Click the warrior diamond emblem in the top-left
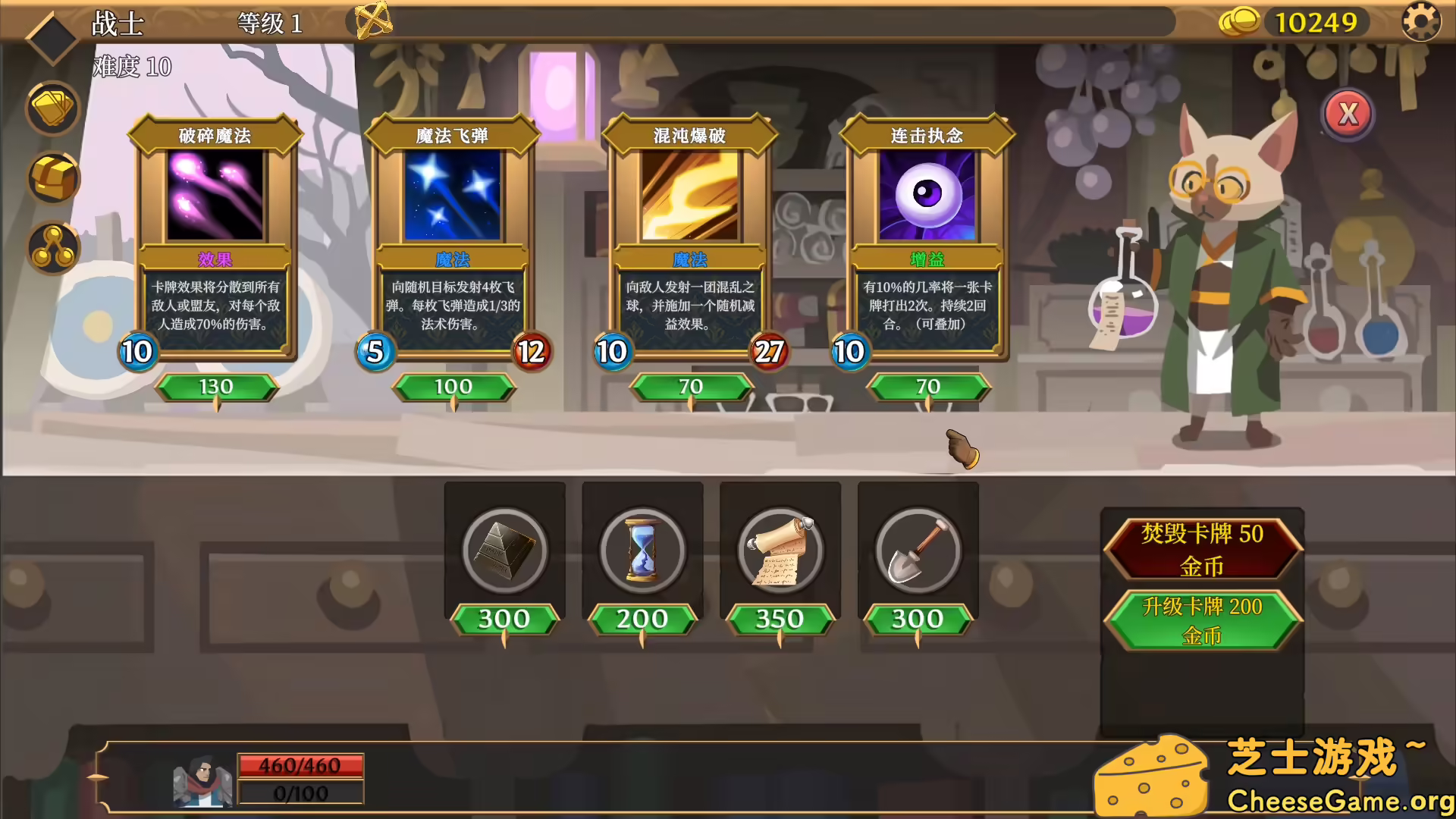This screenshot has width=1456, height=819. click(x=52, y=36)
